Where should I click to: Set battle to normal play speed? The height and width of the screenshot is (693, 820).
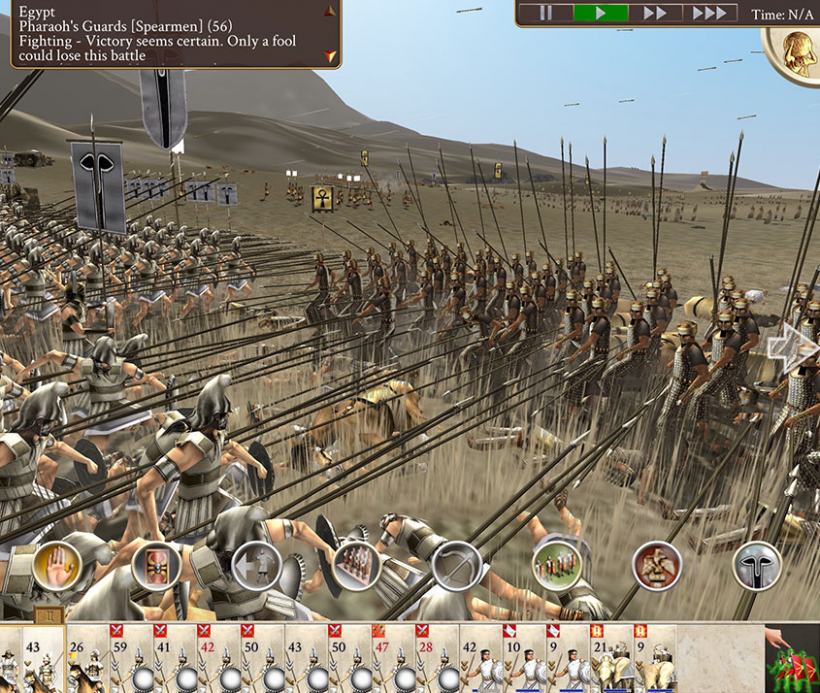point(600,13)
